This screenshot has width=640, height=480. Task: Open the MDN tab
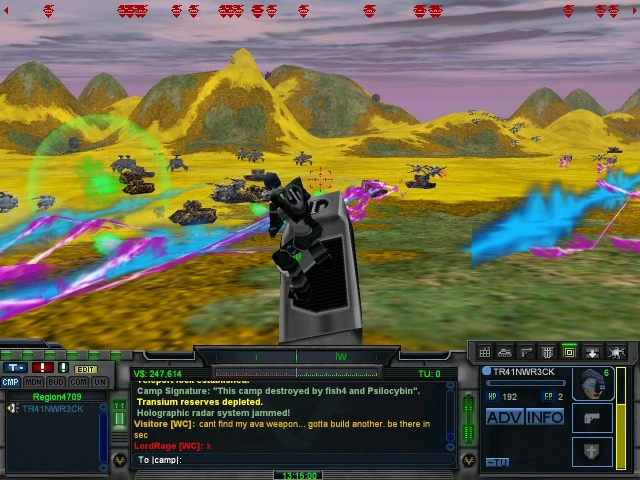pyautogui.click(x=33, y=382)
